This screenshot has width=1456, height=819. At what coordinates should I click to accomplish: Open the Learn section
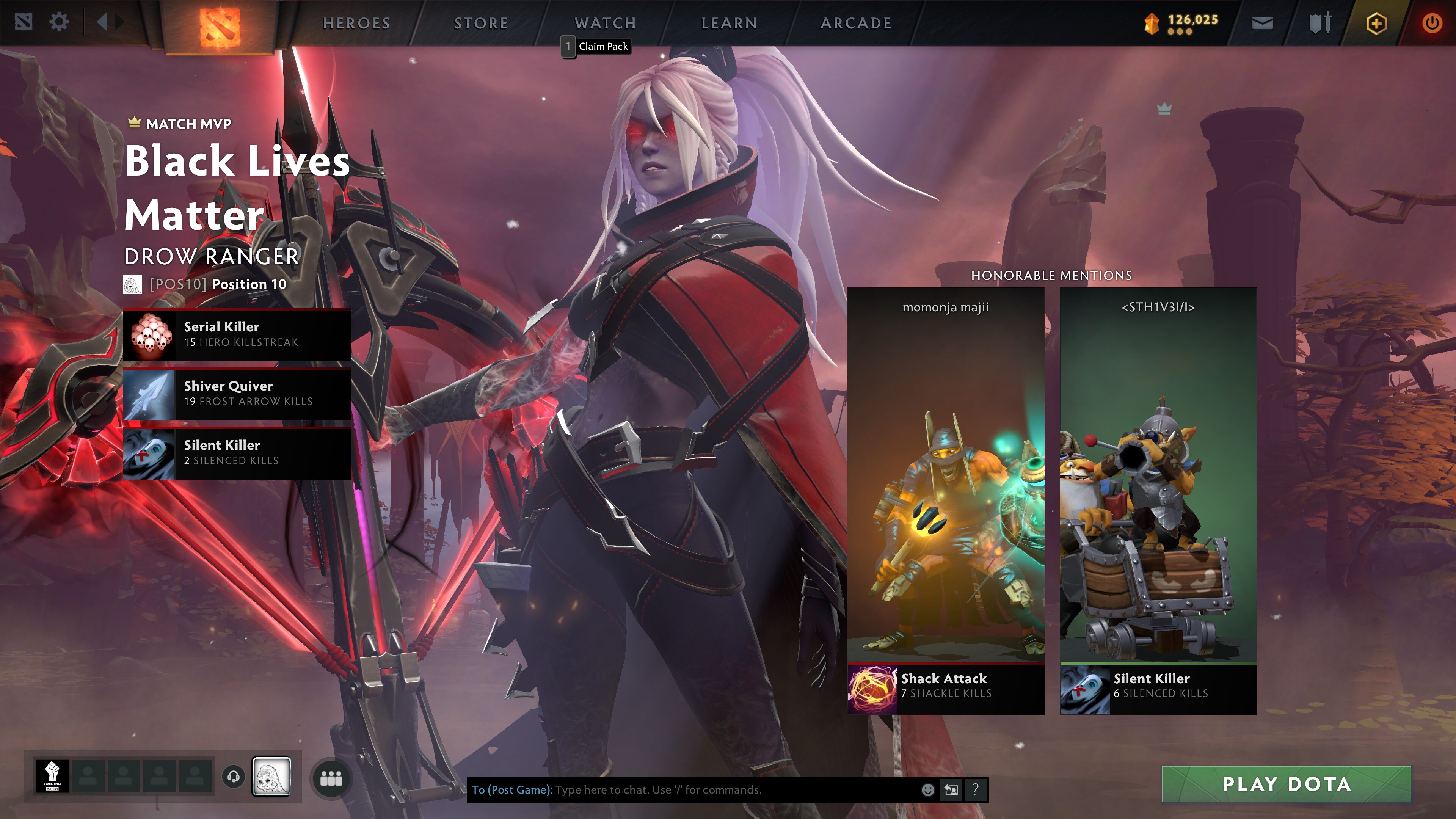tap(729, 23)
